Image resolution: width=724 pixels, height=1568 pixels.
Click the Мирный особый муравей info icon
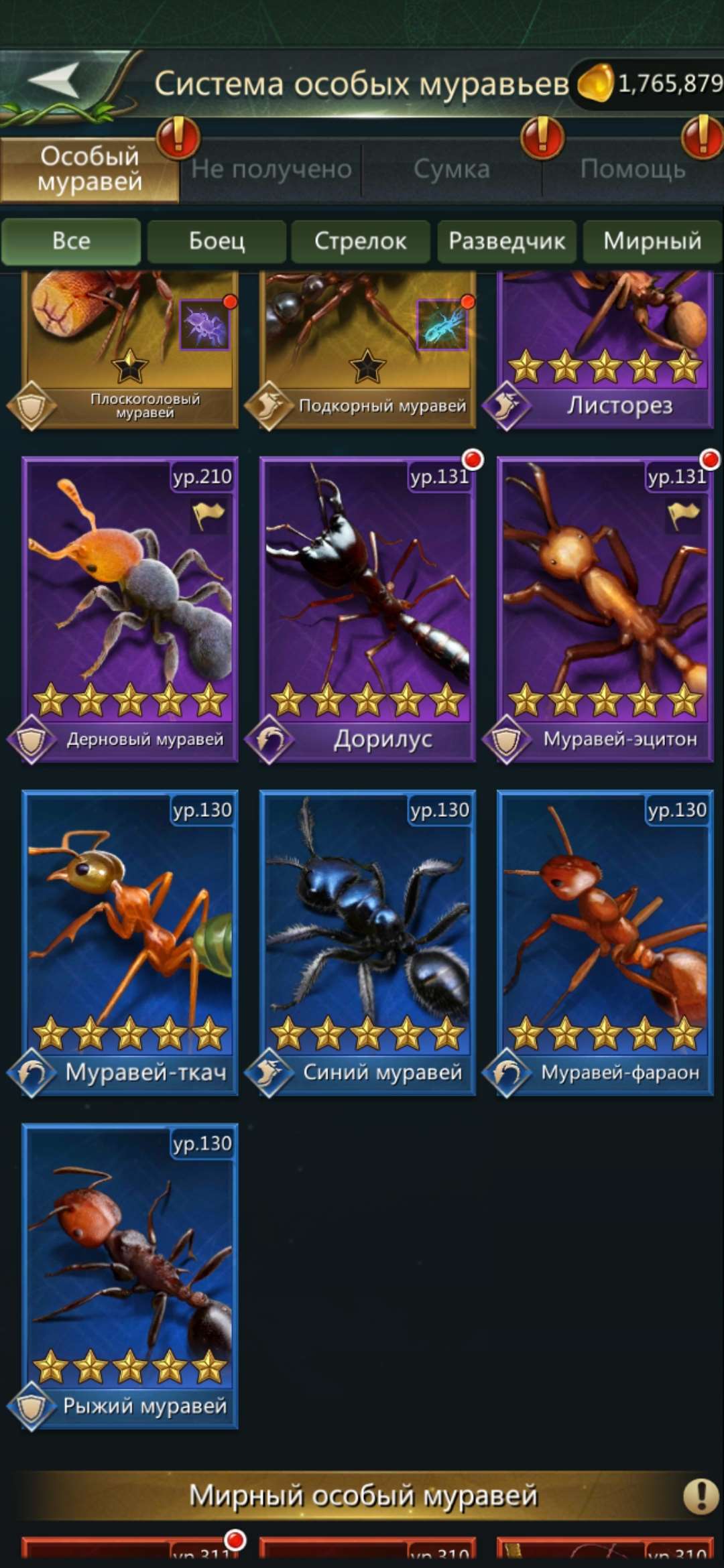(701, 1495)
